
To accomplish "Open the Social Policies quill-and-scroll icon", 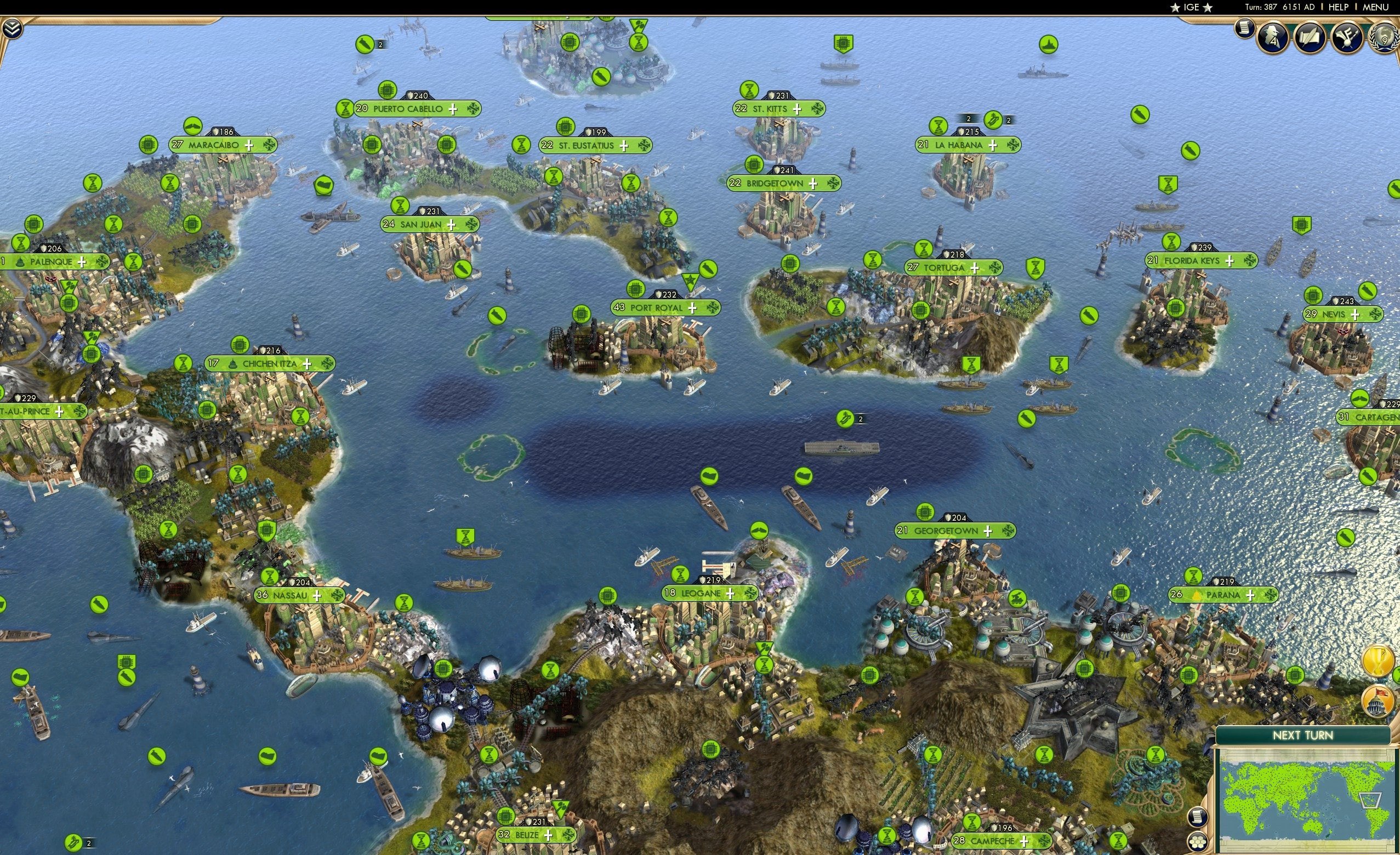I will click(x=1311, y=38).
